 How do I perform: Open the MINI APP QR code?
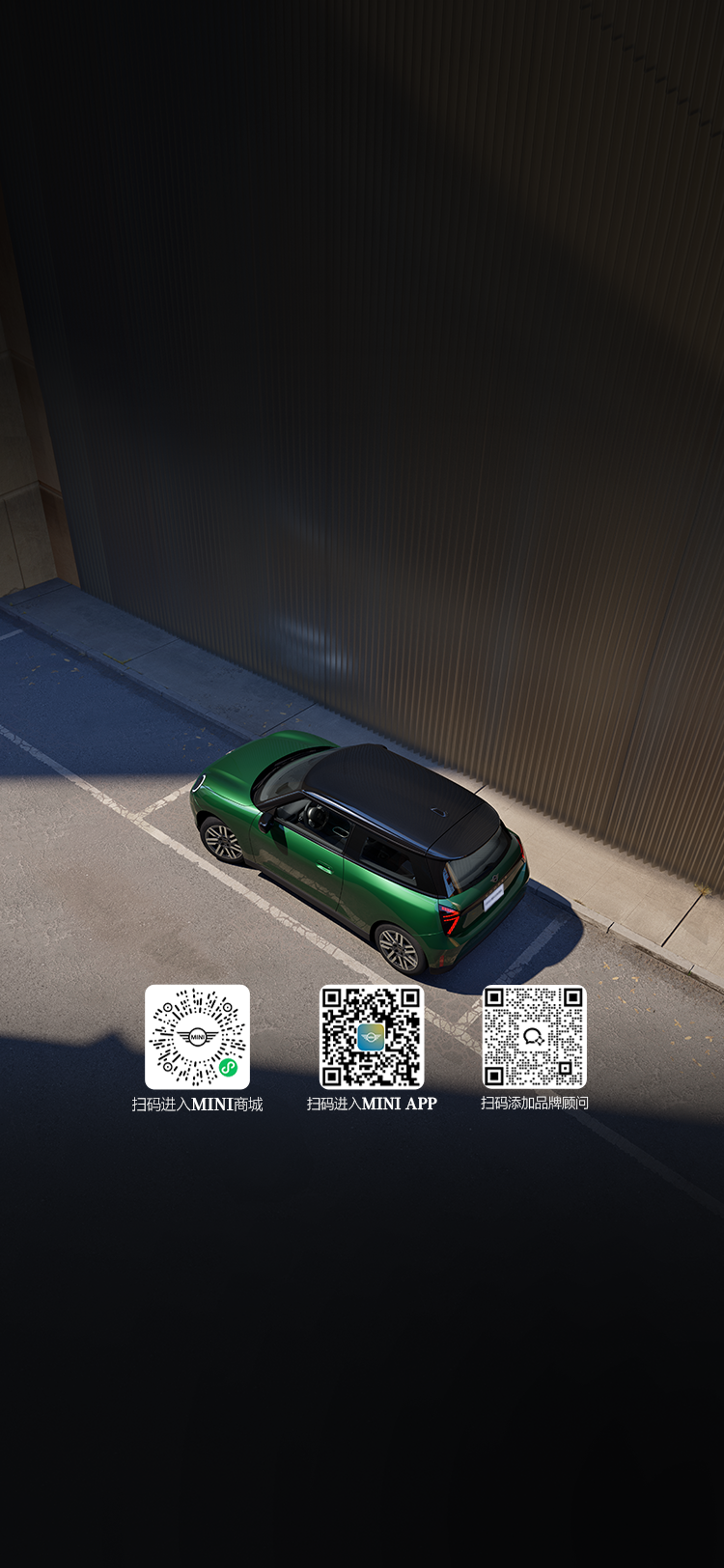coord(372,1037)
